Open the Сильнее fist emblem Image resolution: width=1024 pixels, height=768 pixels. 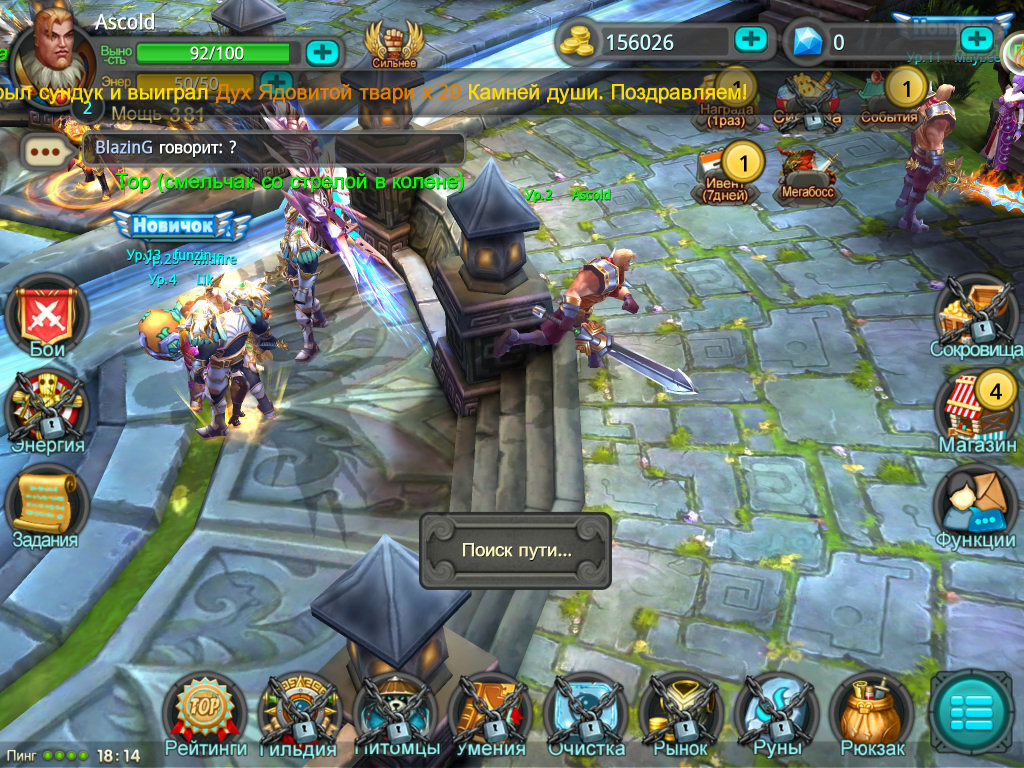(393, 45)
